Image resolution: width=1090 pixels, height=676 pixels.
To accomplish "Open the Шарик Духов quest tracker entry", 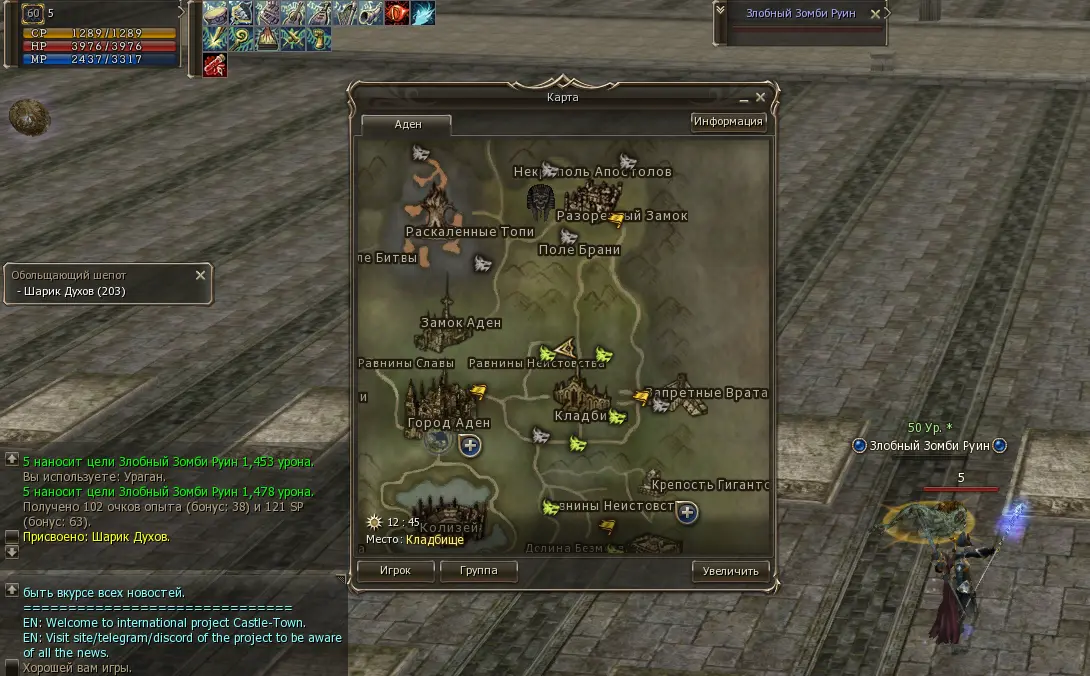I will coord(72,292).
